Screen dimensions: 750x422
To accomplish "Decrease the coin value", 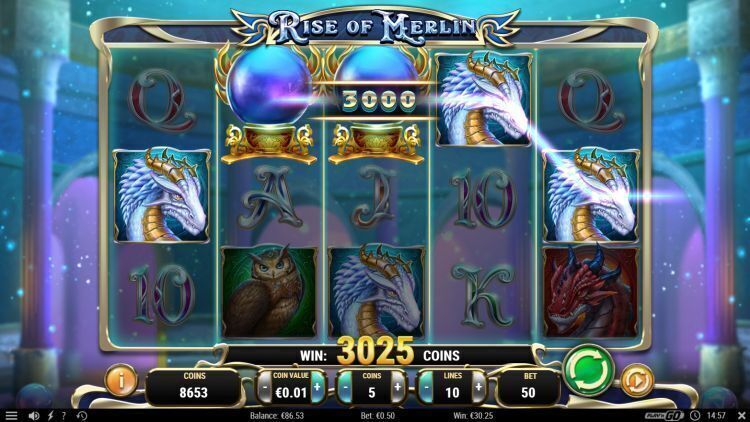I will (x=265, y=385).
